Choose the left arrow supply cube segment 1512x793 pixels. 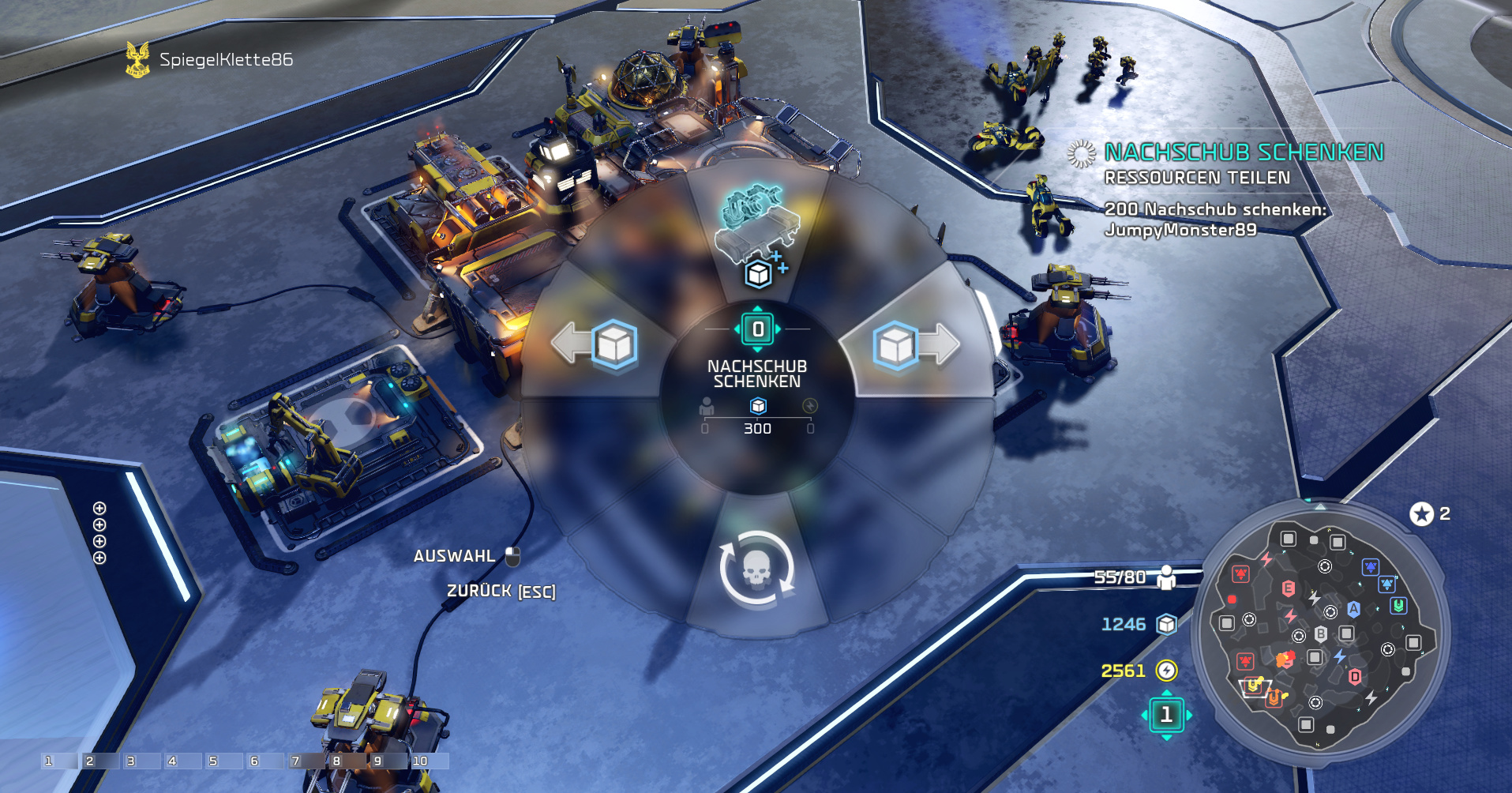pos(602,345)
